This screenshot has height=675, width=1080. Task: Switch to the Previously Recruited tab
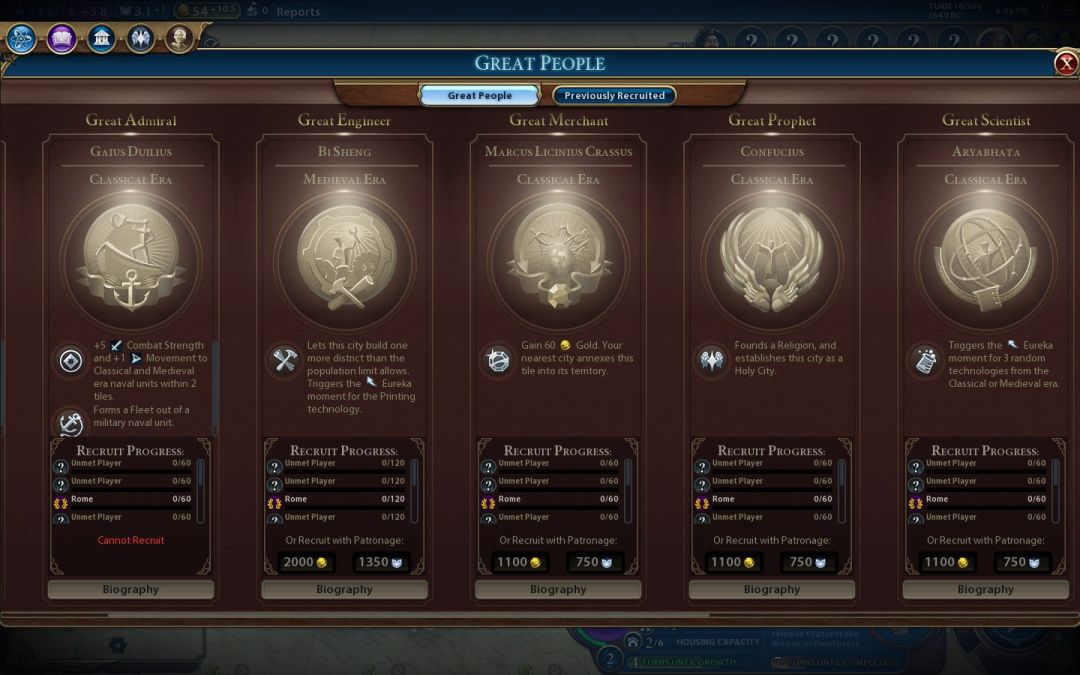click(614, 96)
